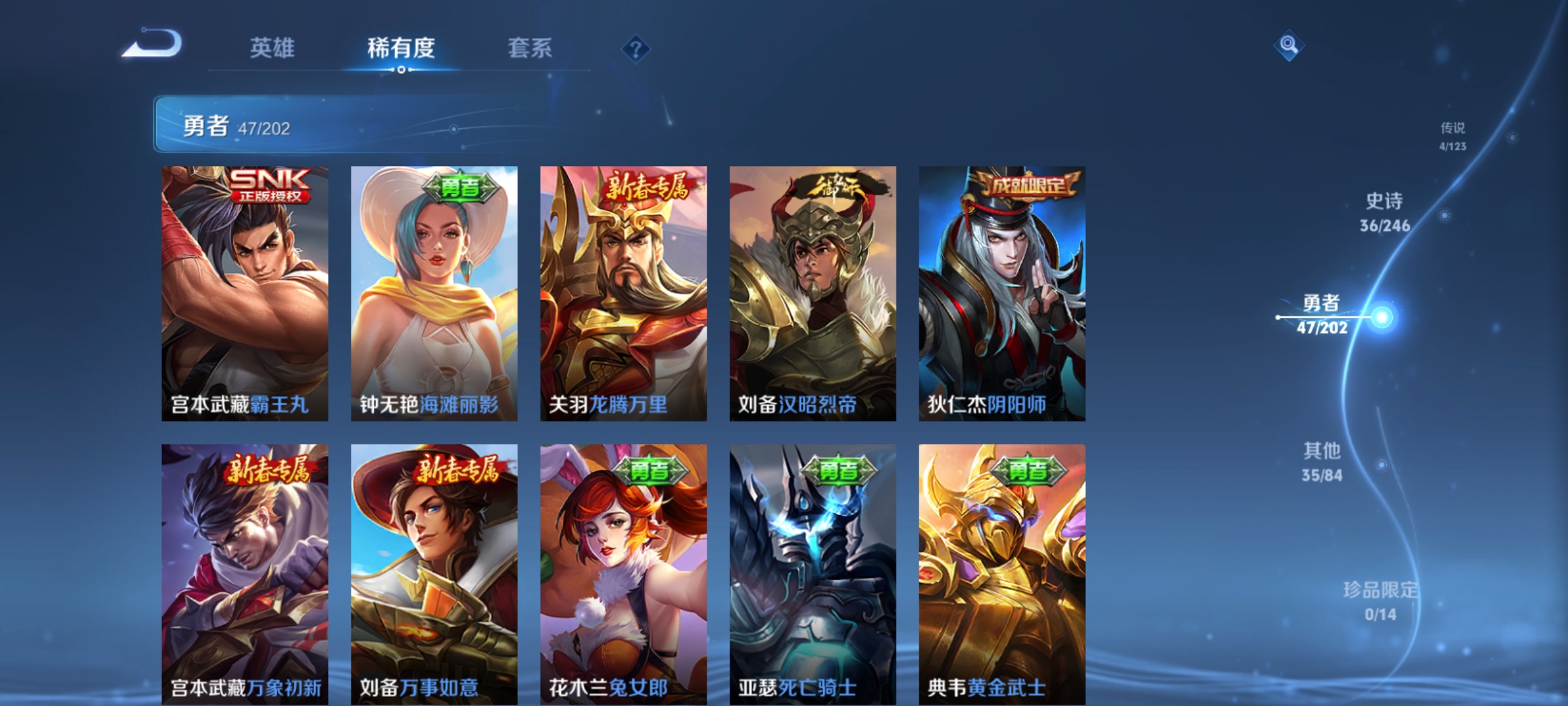
Task: Choose the 其他 rarity section
Action: click(x=1322, y=462)
